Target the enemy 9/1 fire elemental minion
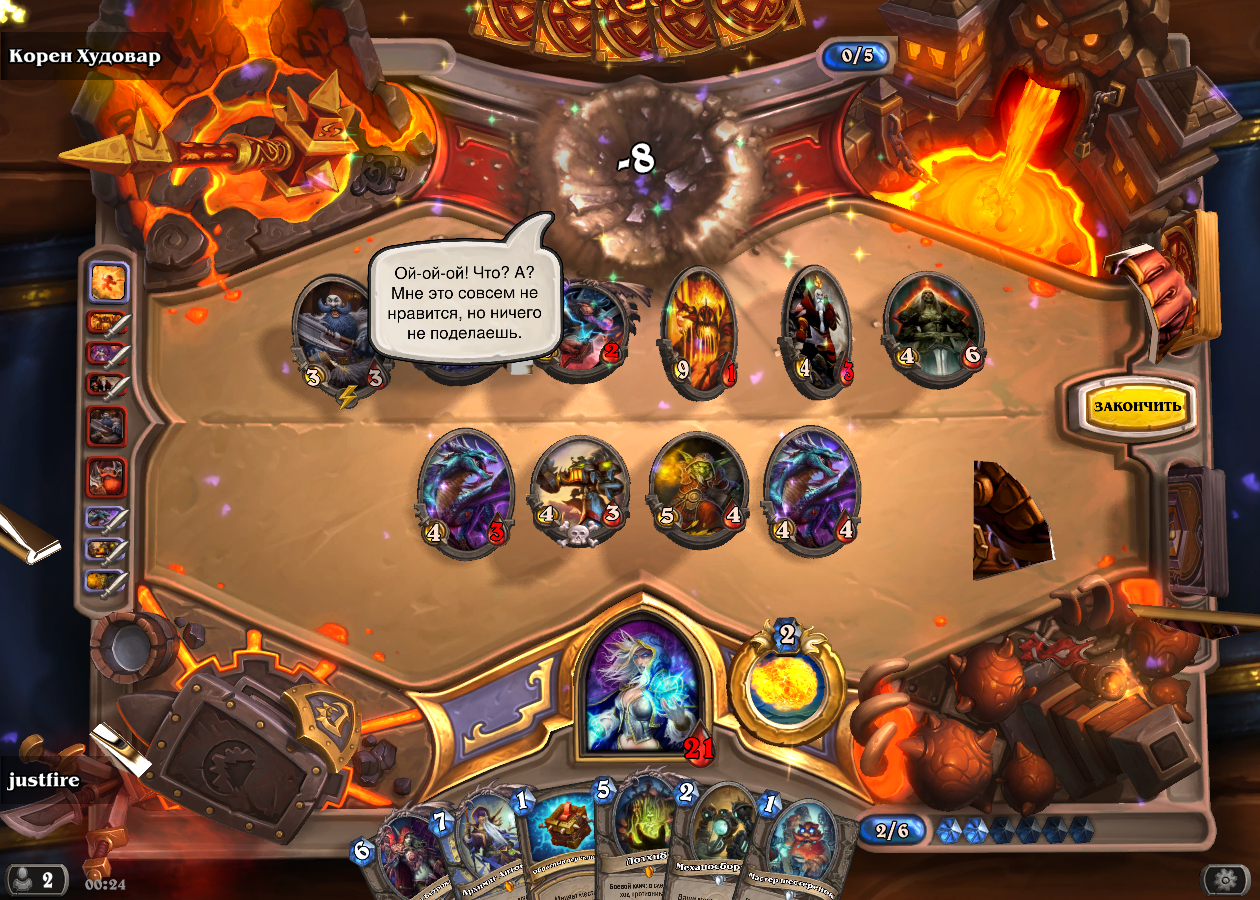This screenshot has width=1260, height=900. tap(698, 332)
